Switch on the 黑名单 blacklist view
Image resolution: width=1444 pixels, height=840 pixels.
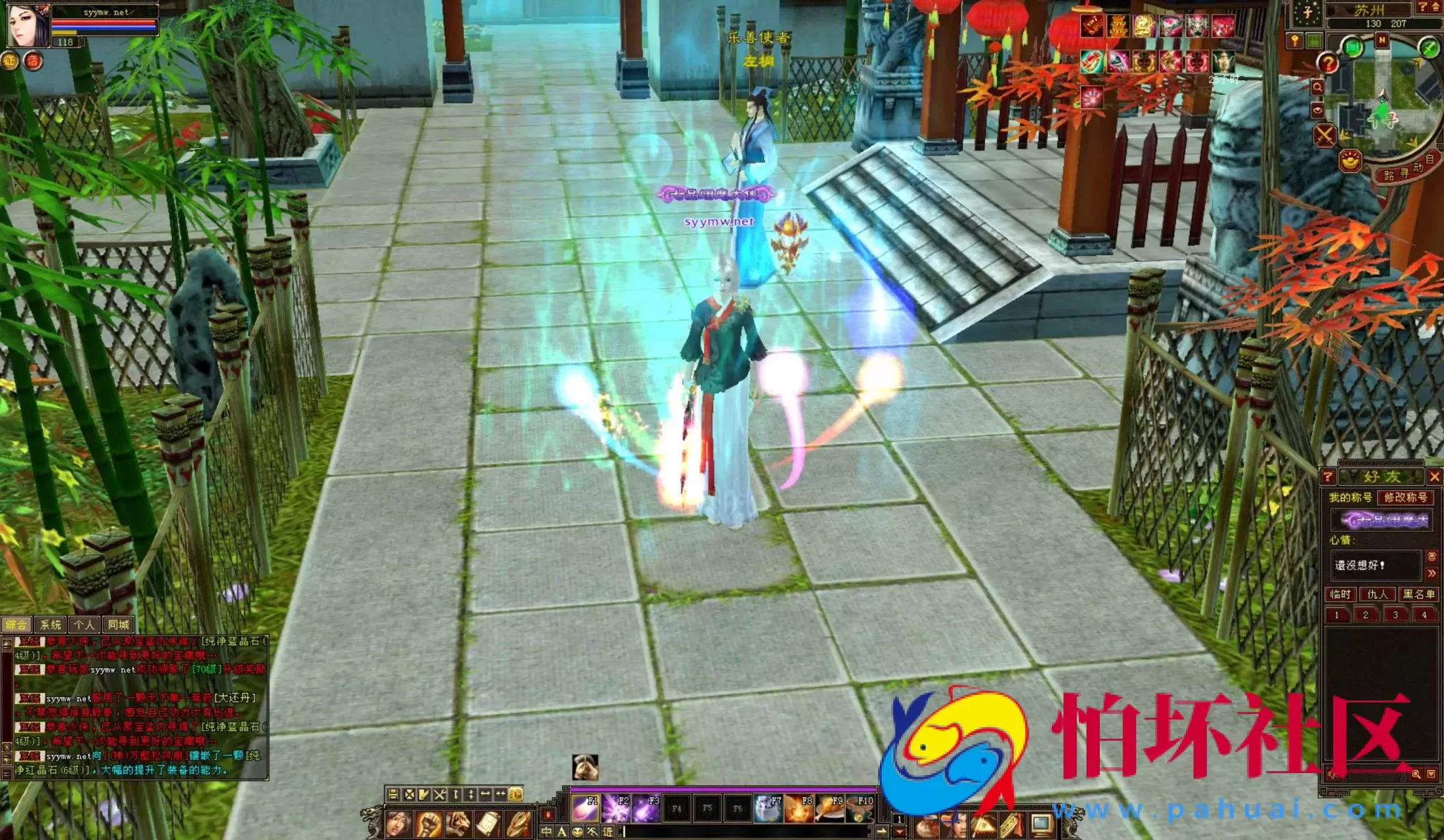[x=1419, y=595]
